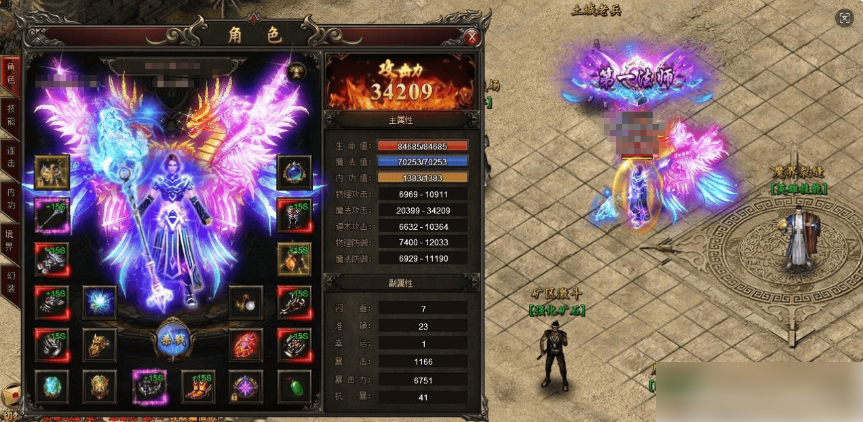863x422 pixels.
Task: Click the small round emblem above equipment
Action: point(296,71)
